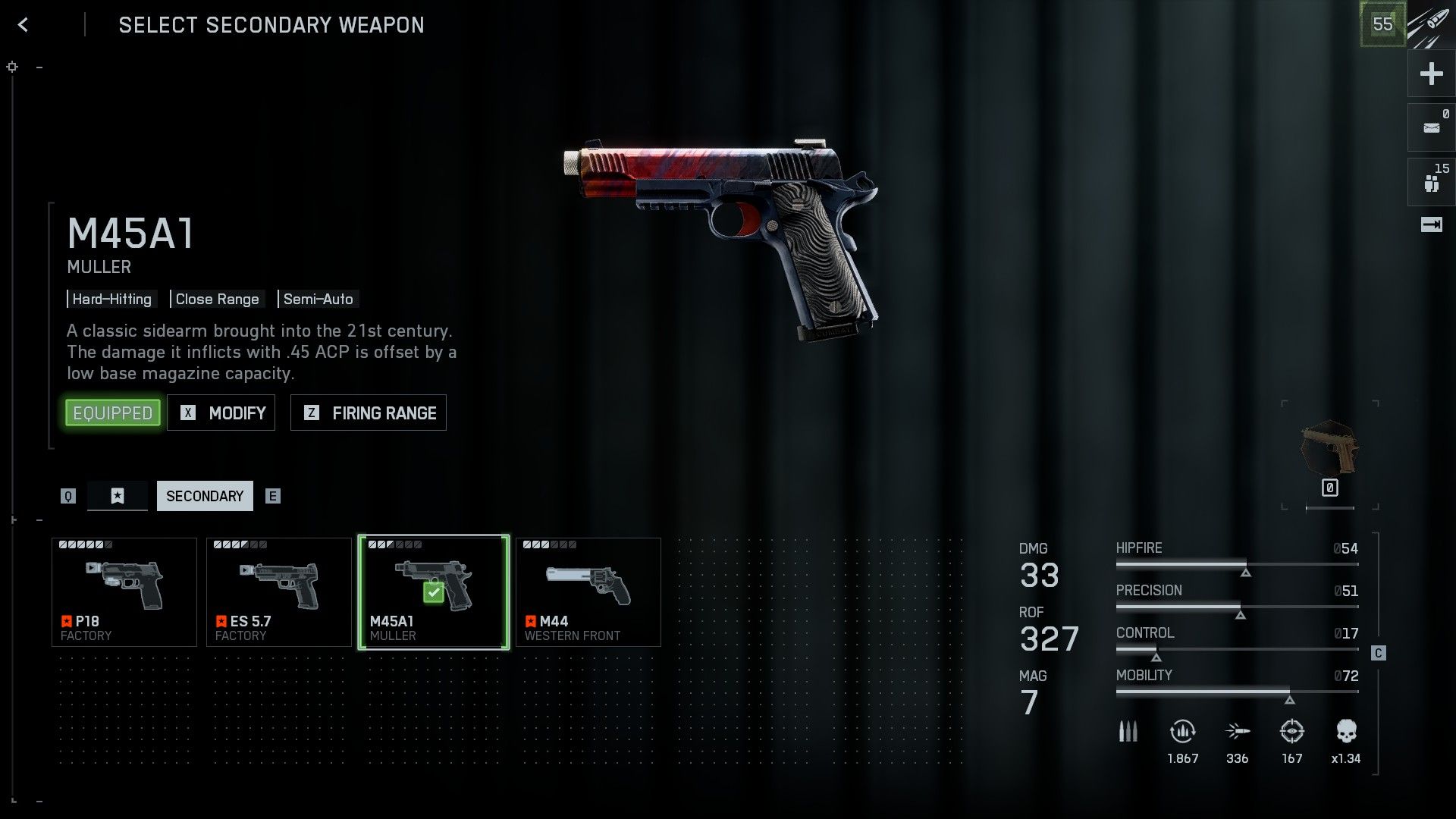Image resolution: width=1456 pixels, height=819 pixels.
Task: Open the favorites star tab
Action: tap(118, 496)
